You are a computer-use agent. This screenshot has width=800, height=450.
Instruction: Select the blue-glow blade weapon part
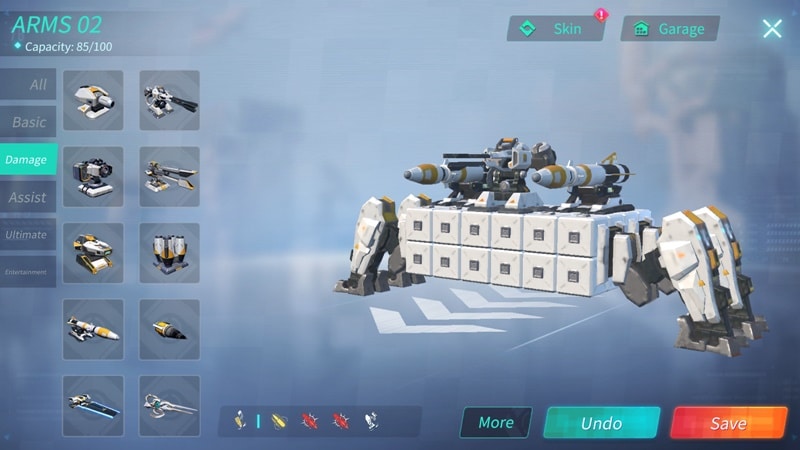[x=93, y=405]
